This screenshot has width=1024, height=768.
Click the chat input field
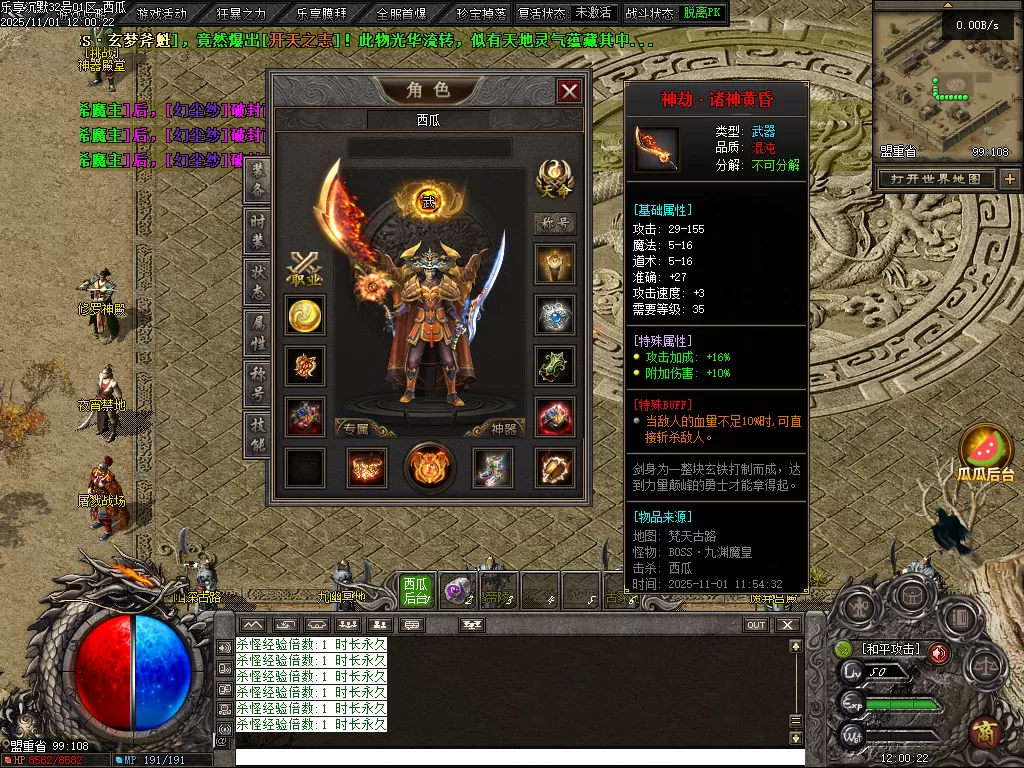click(x=520, y=757)
